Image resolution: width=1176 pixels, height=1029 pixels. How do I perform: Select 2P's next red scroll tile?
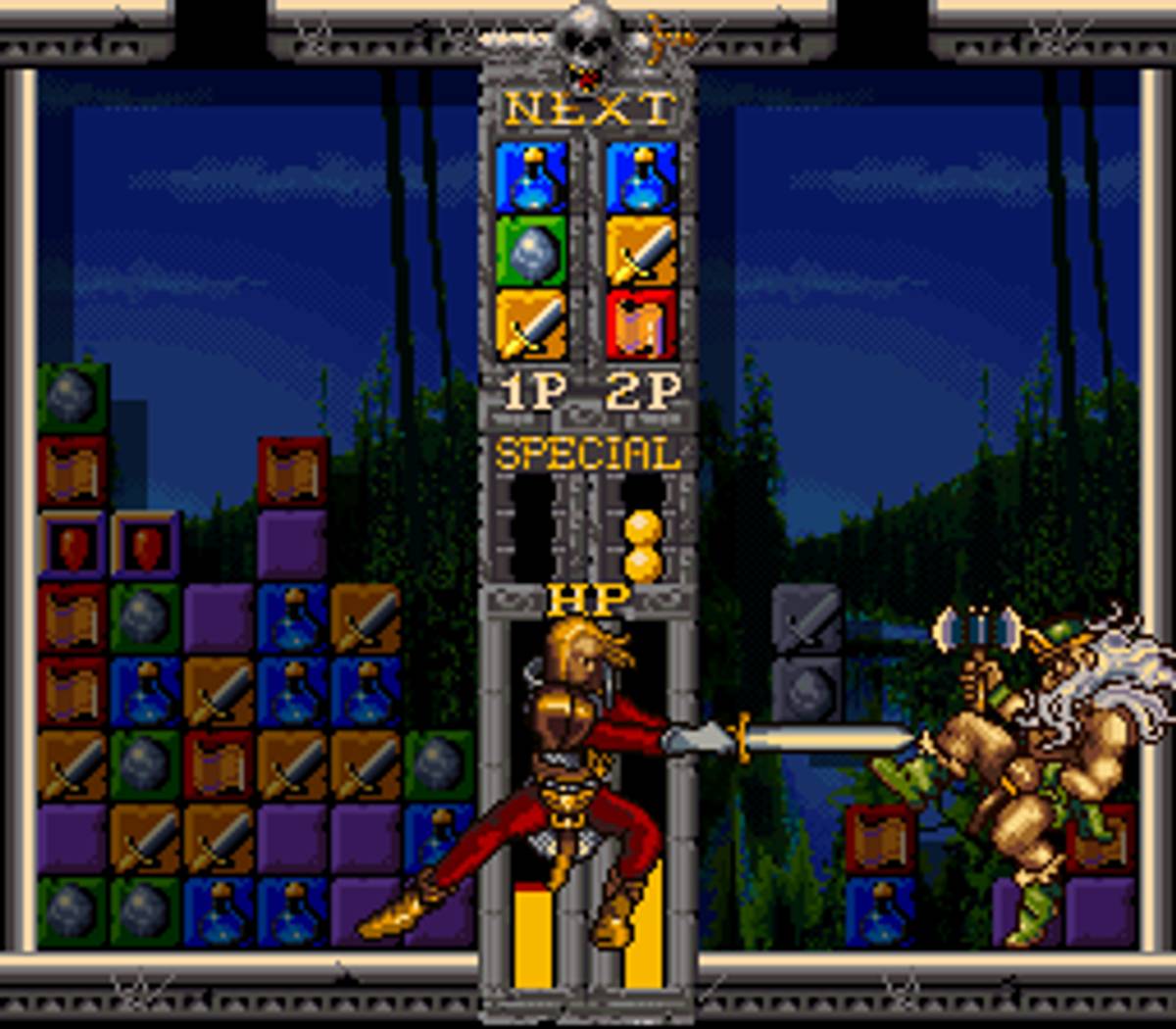[642, 324]
